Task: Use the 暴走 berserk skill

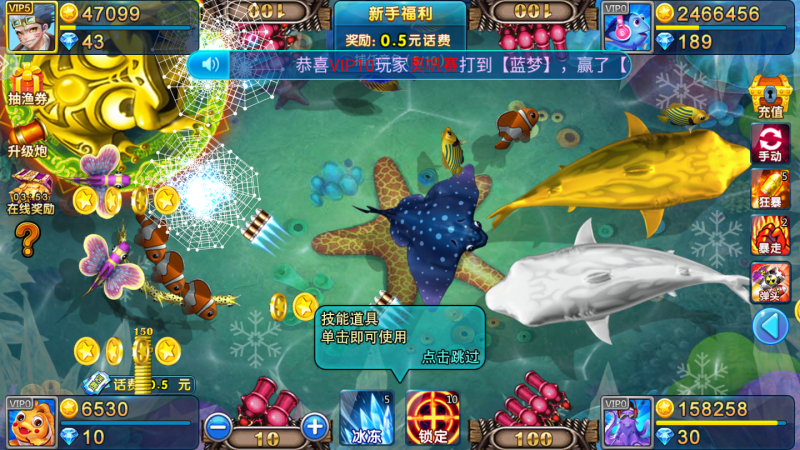Action: tap(770, 234)
